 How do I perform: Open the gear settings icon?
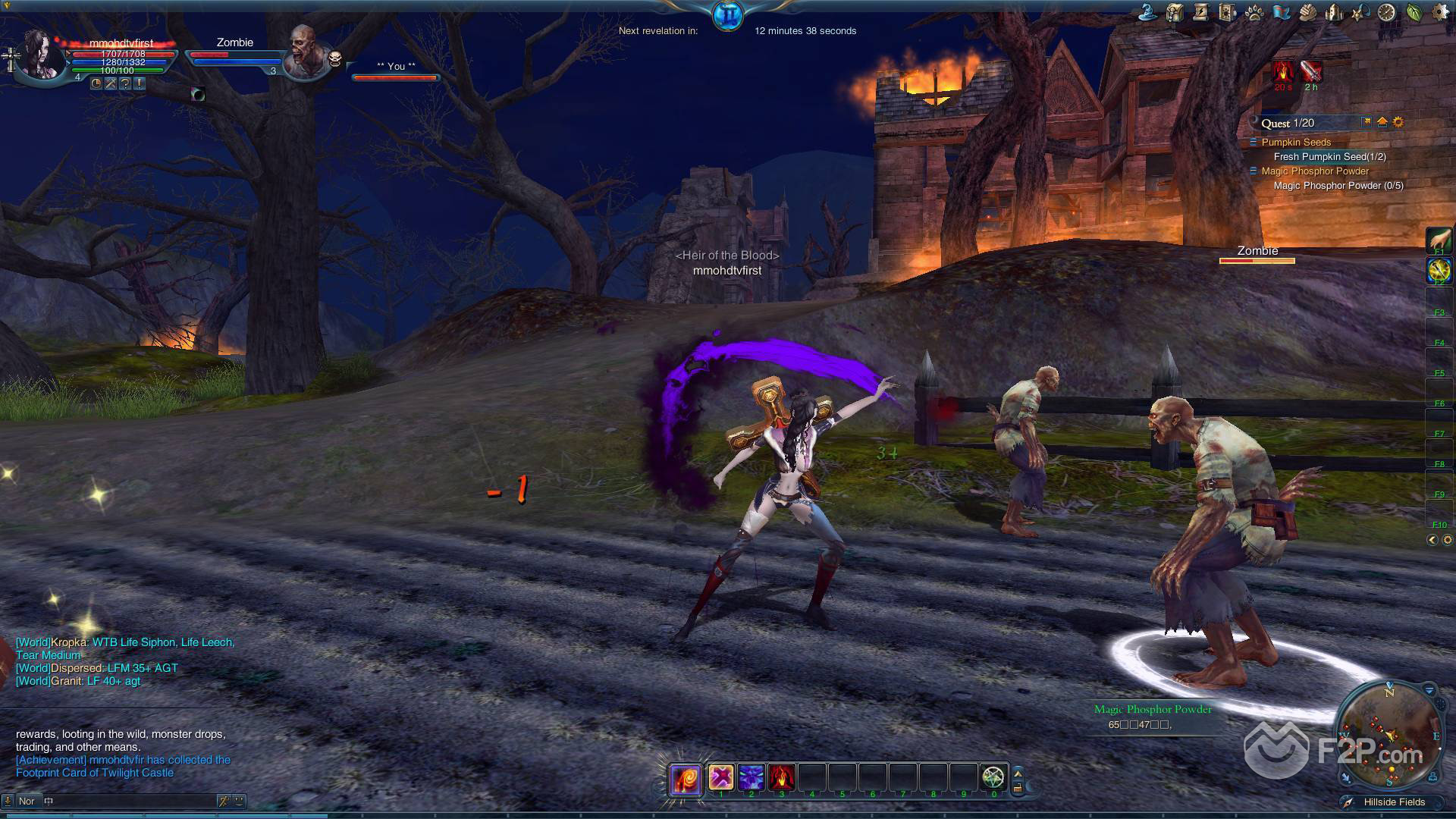tap(1439, 12)
